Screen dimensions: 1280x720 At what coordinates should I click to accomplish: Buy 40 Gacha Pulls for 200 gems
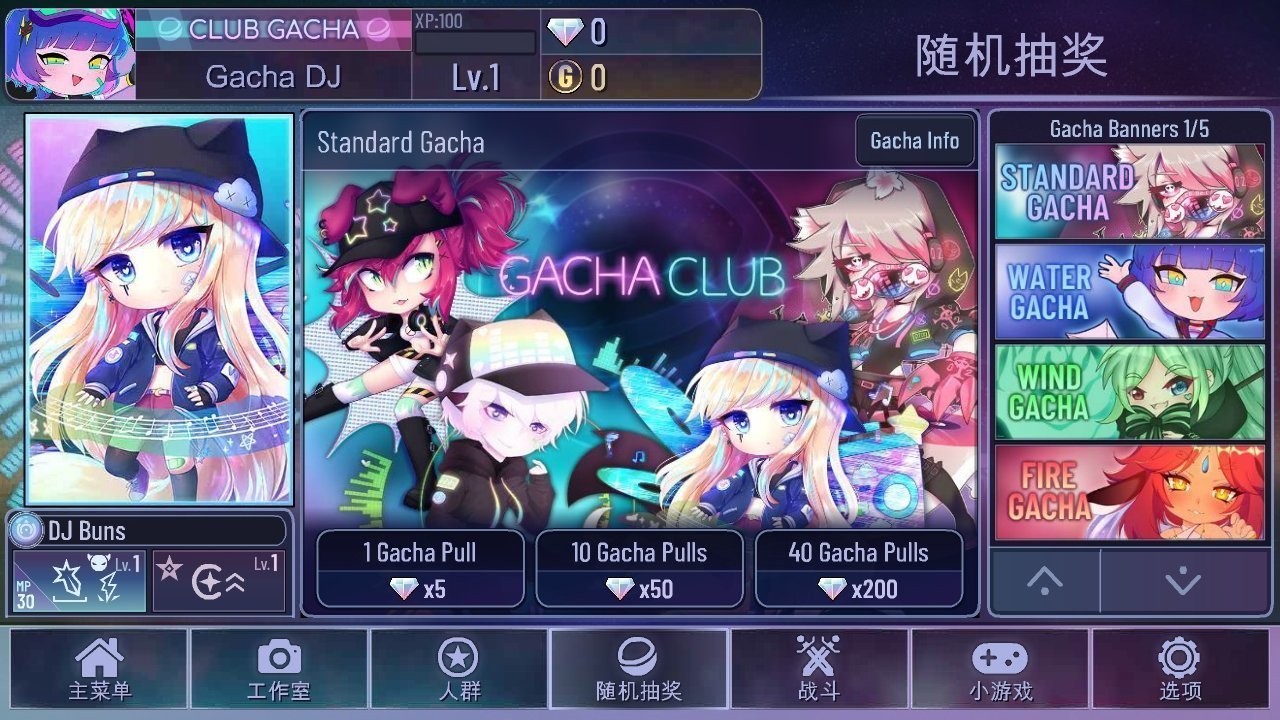coord(860,570)
